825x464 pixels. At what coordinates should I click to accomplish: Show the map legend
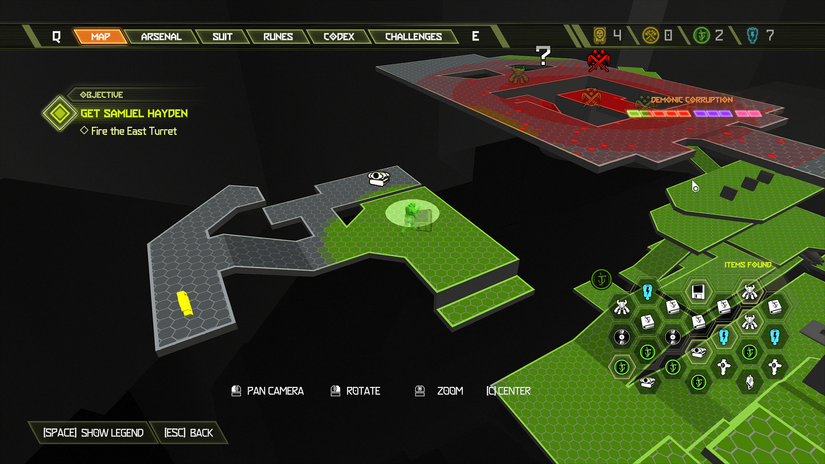[x=93, y=433]
